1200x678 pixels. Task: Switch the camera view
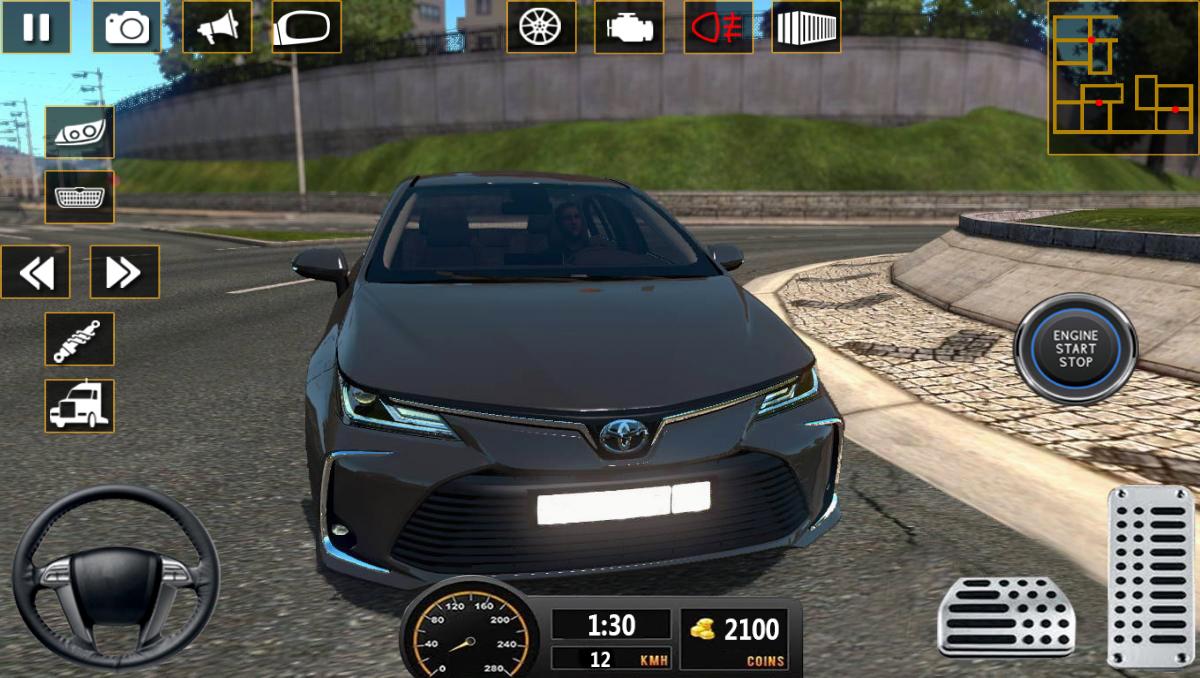pyautogui.click(x=126, y=27)
